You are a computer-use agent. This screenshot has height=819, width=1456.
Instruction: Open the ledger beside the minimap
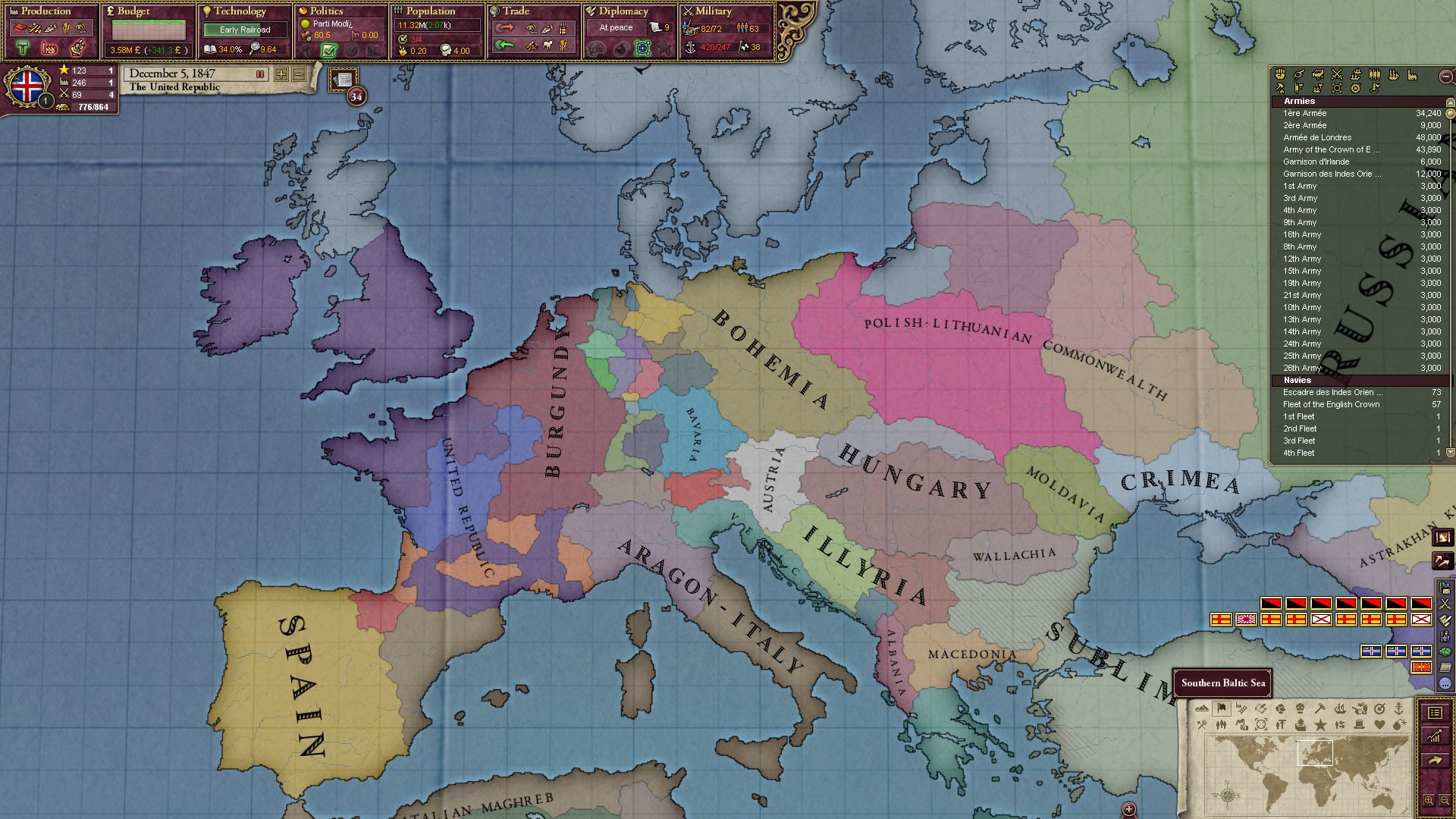click(x=1435, y=714)
